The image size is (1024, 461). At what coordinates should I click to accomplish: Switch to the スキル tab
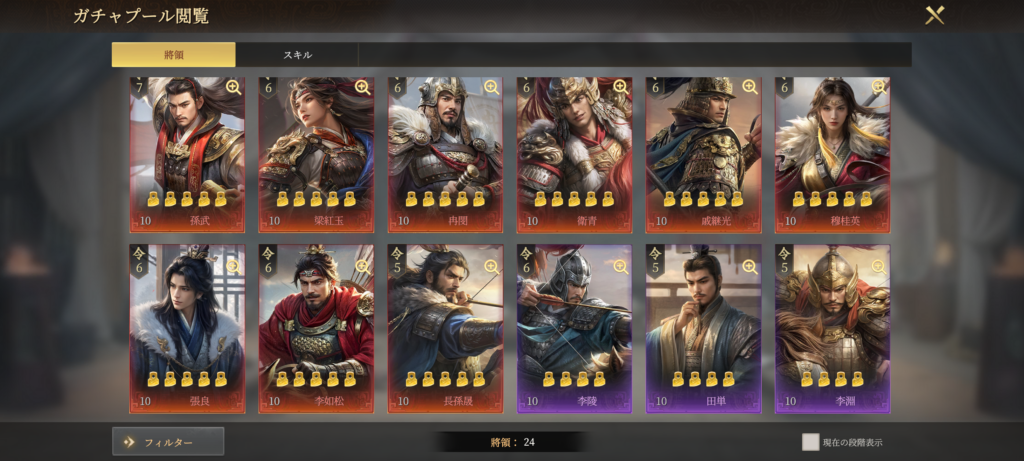(297, 54)
